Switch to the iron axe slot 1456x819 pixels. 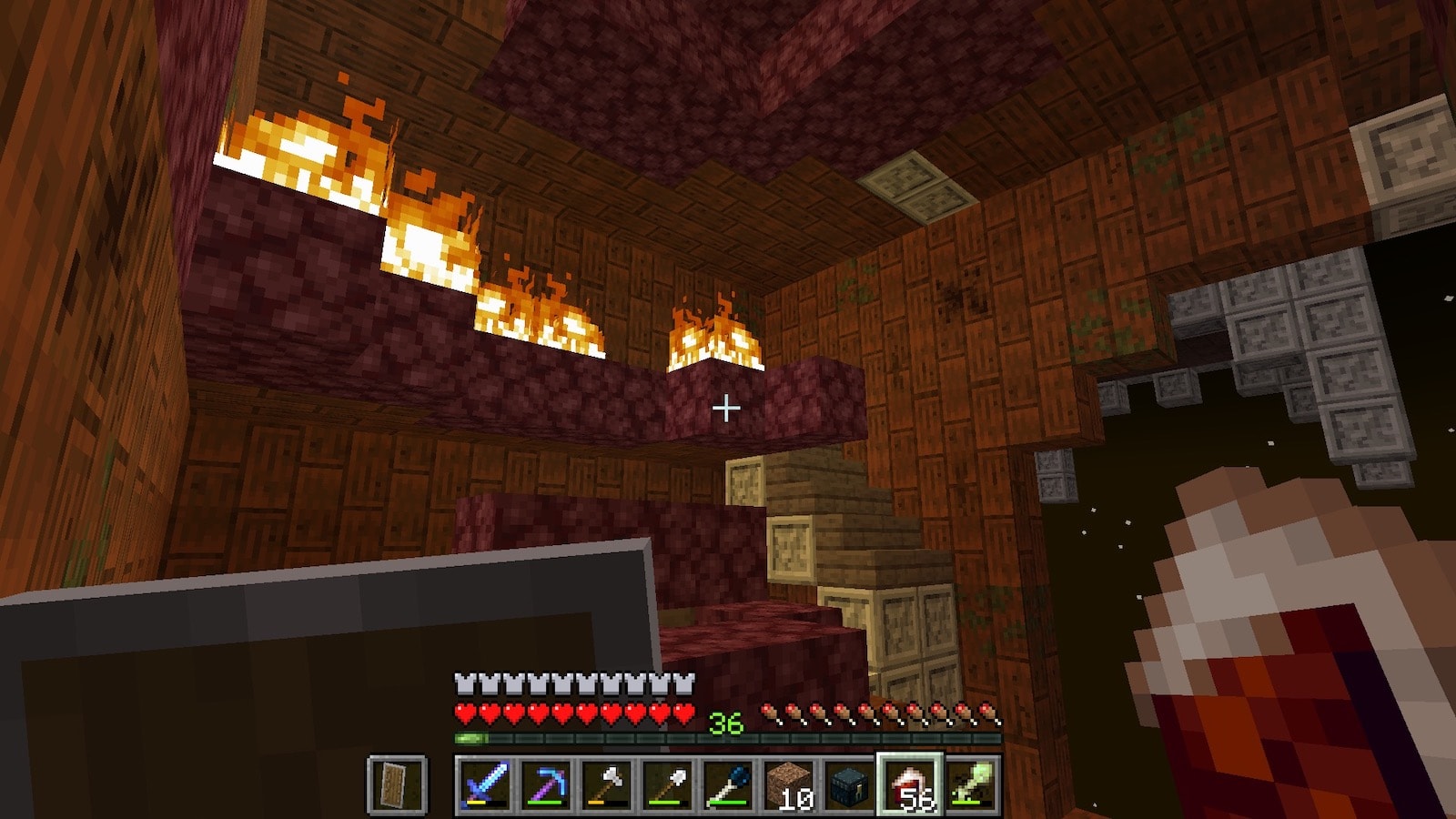(x=607, y=784)
